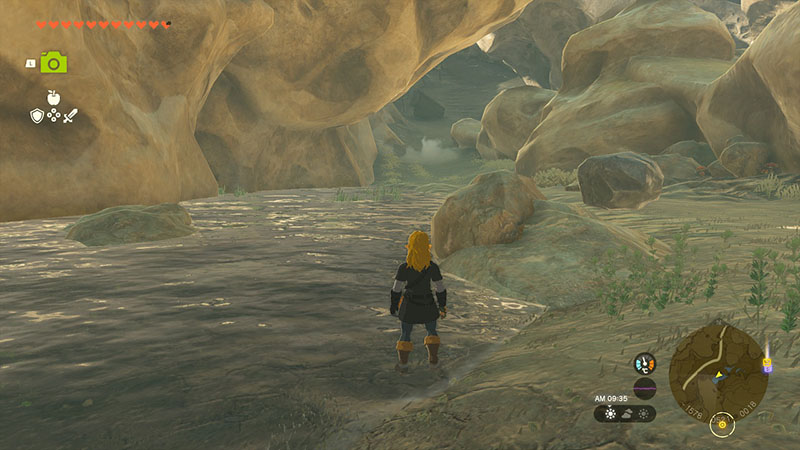The height and width of the screenshot is (450, 800).
Task: Select the sunny weather forecast icon
Action: pos(610,413)
